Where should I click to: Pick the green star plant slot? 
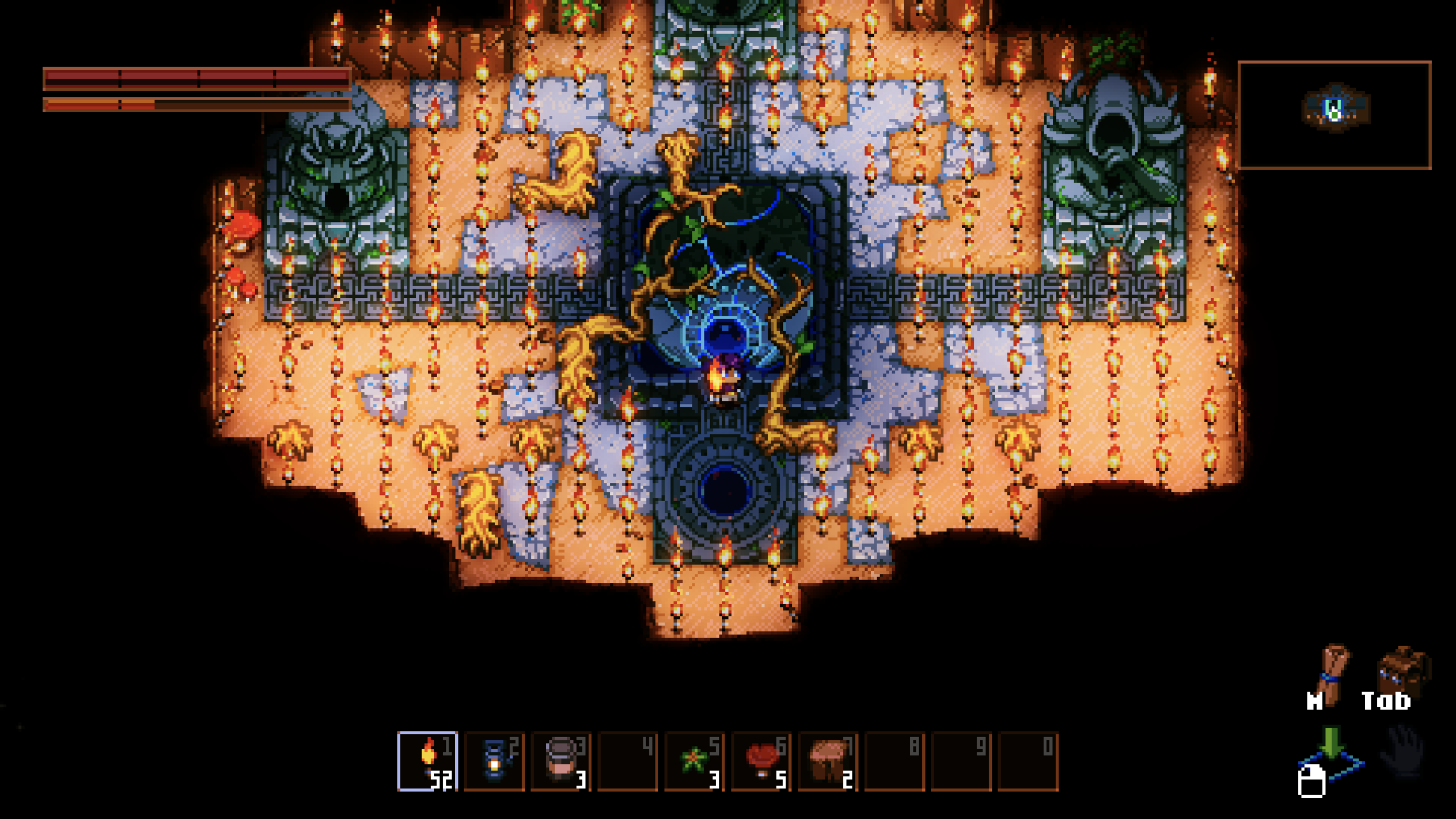[694, 761]
